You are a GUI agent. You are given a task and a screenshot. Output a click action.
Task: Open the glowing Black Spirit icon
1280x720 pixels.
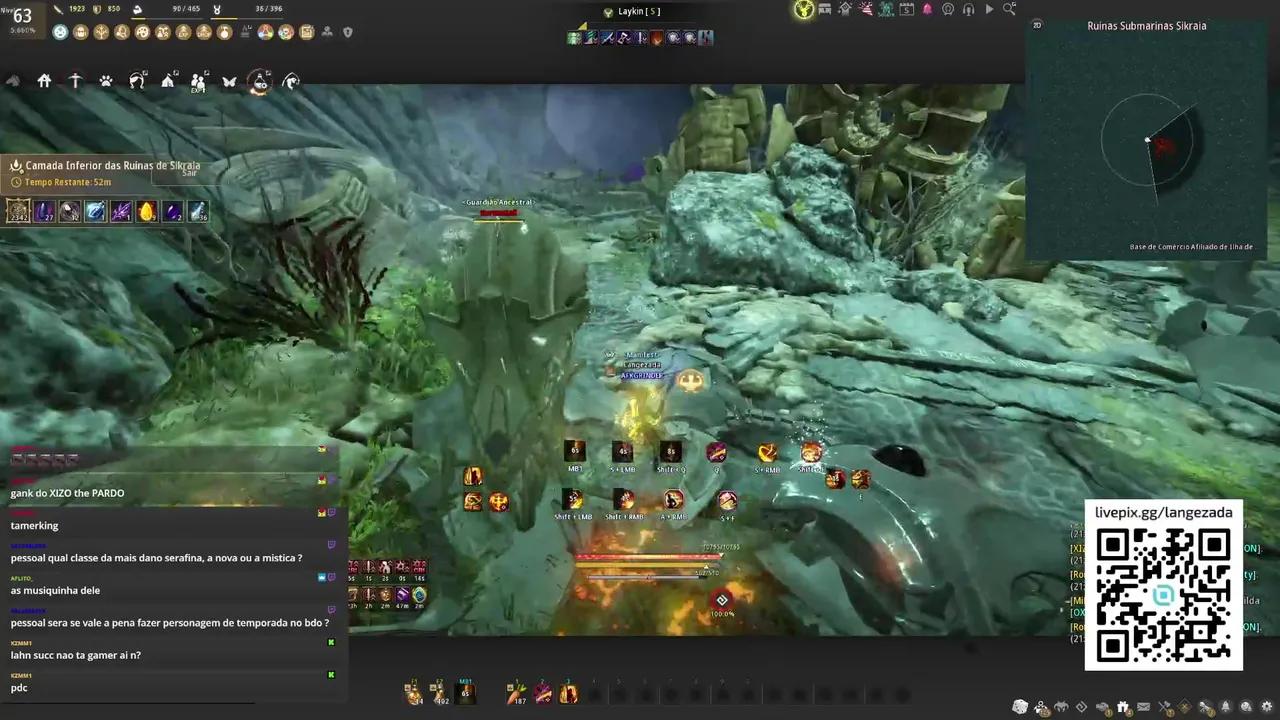[x=802, y=9]
